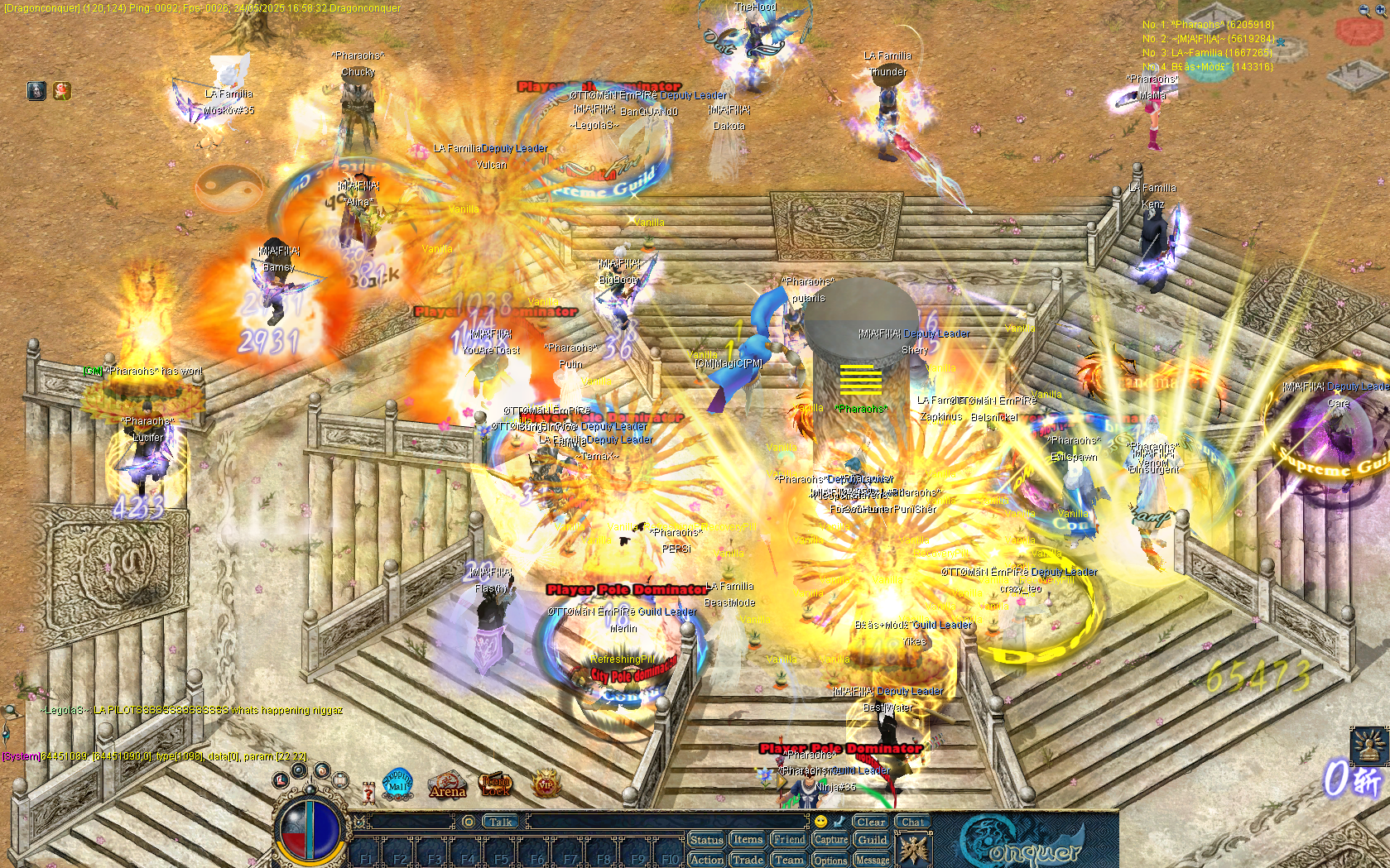Click the rose flower icon at top-left
Viewport: 1390px width, 868px height.
pyautogui.click(x=62, y=91)
